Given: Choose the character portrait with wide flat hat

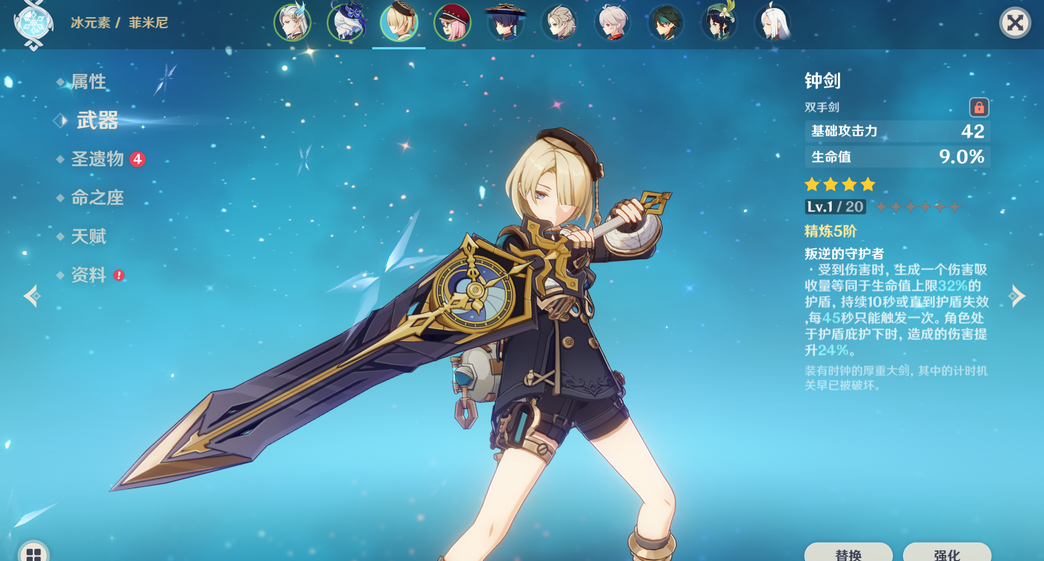Looking at the screenshot, I should (505, 23).
